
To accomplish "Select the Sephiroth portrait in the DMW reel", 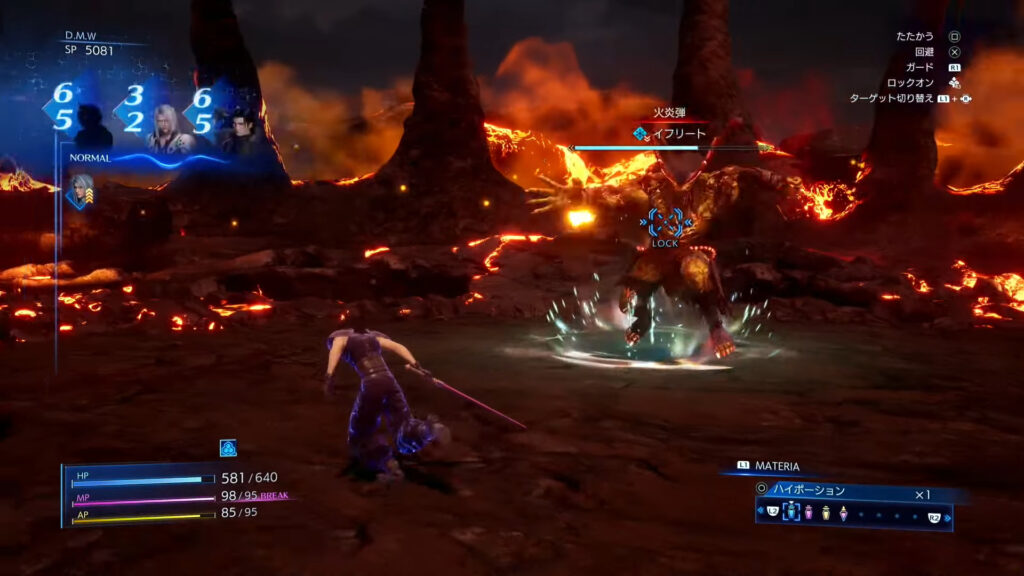I will pyautogui.click(x=168, y=127).
